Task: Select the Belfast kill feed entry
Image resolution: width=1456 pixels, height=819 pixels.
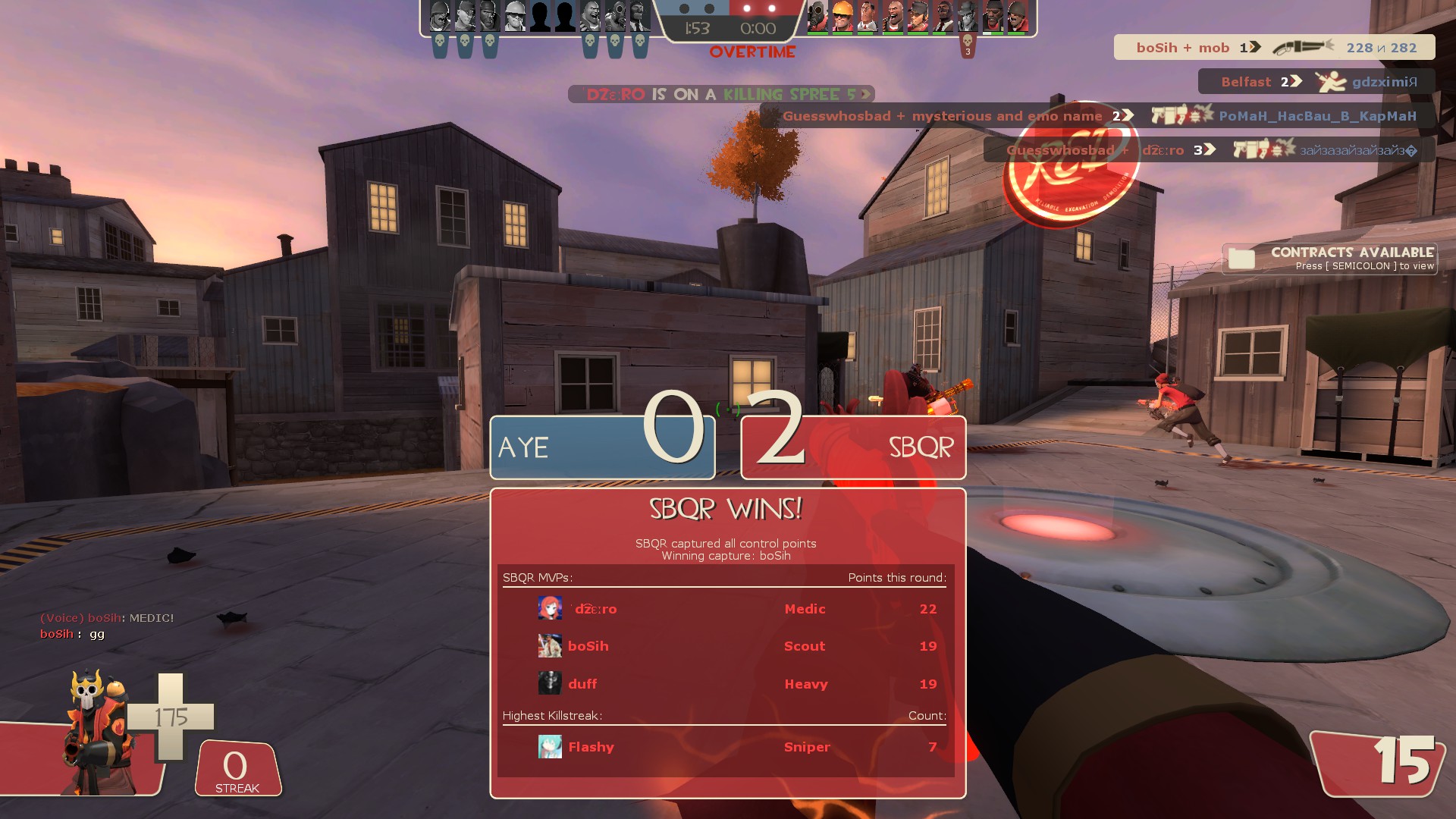Action: tap(1316, 82)
